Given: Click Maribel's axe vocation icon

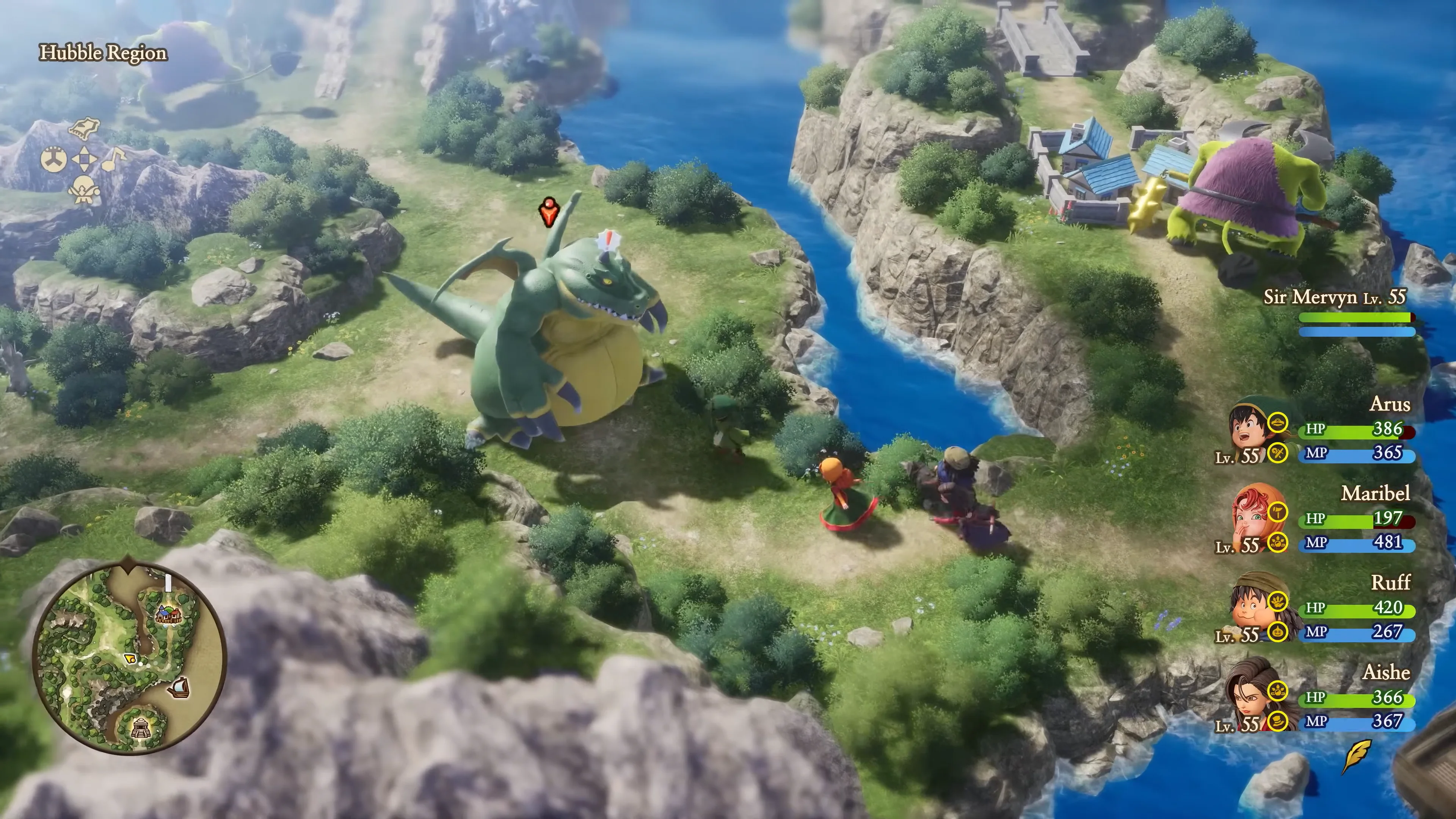Looking at the screenshot, I should [x=1278, y=512].
